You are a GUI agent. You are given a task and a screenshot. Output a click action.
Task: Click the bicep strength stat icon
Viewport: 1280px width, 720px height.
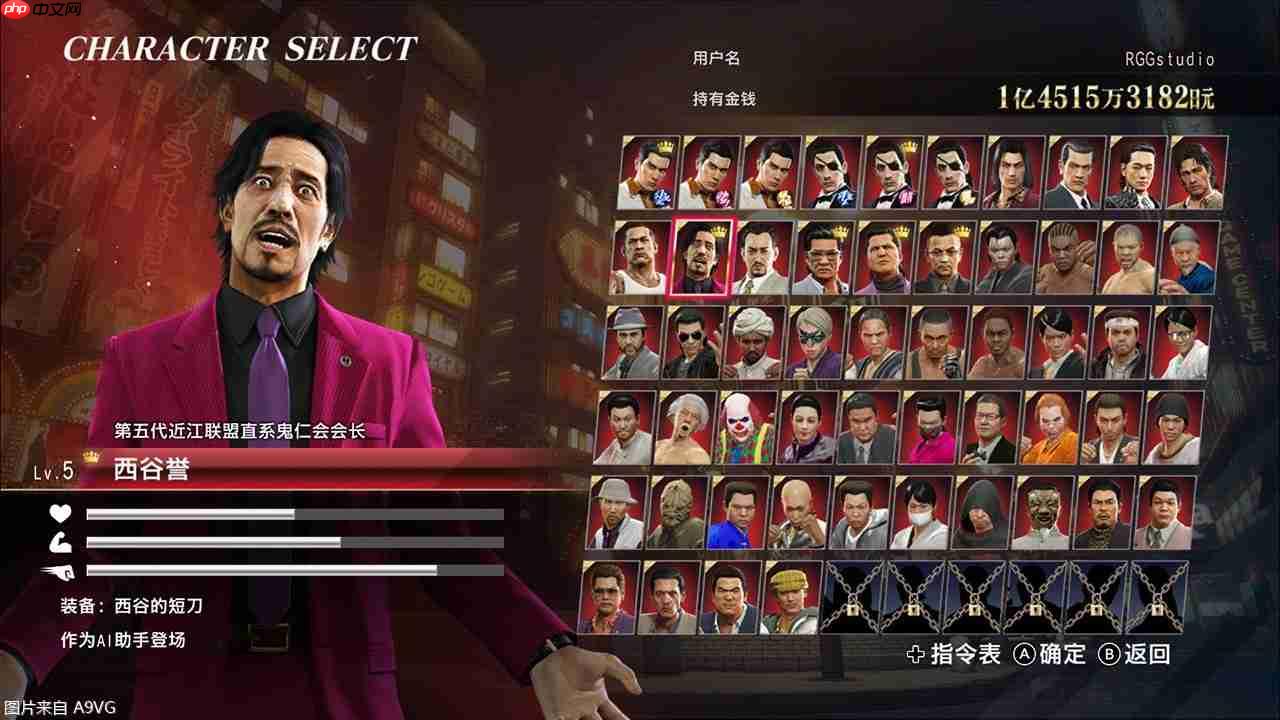[60, 545]
